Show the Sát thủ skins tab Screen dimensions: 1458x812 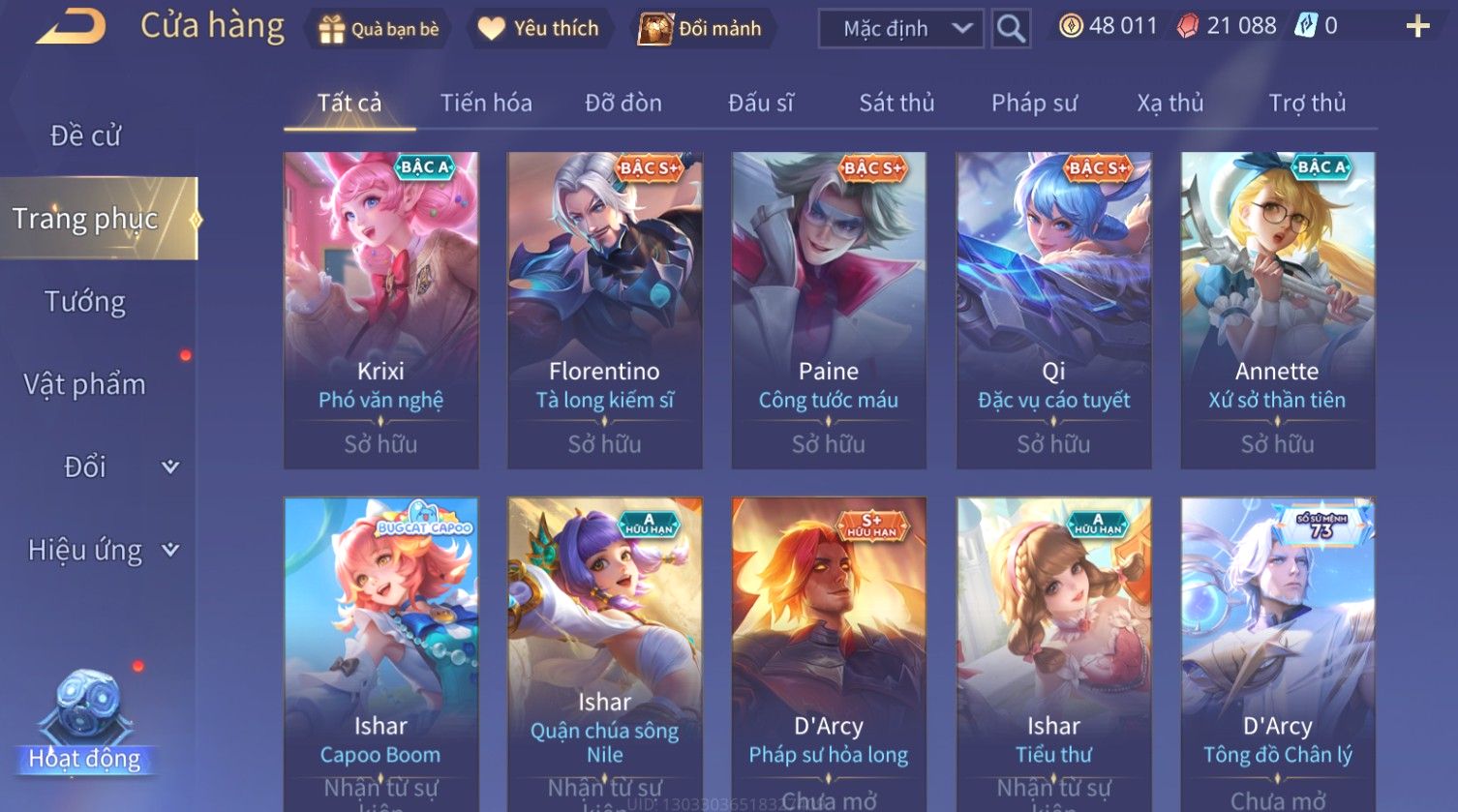click(x=896, y=103)
